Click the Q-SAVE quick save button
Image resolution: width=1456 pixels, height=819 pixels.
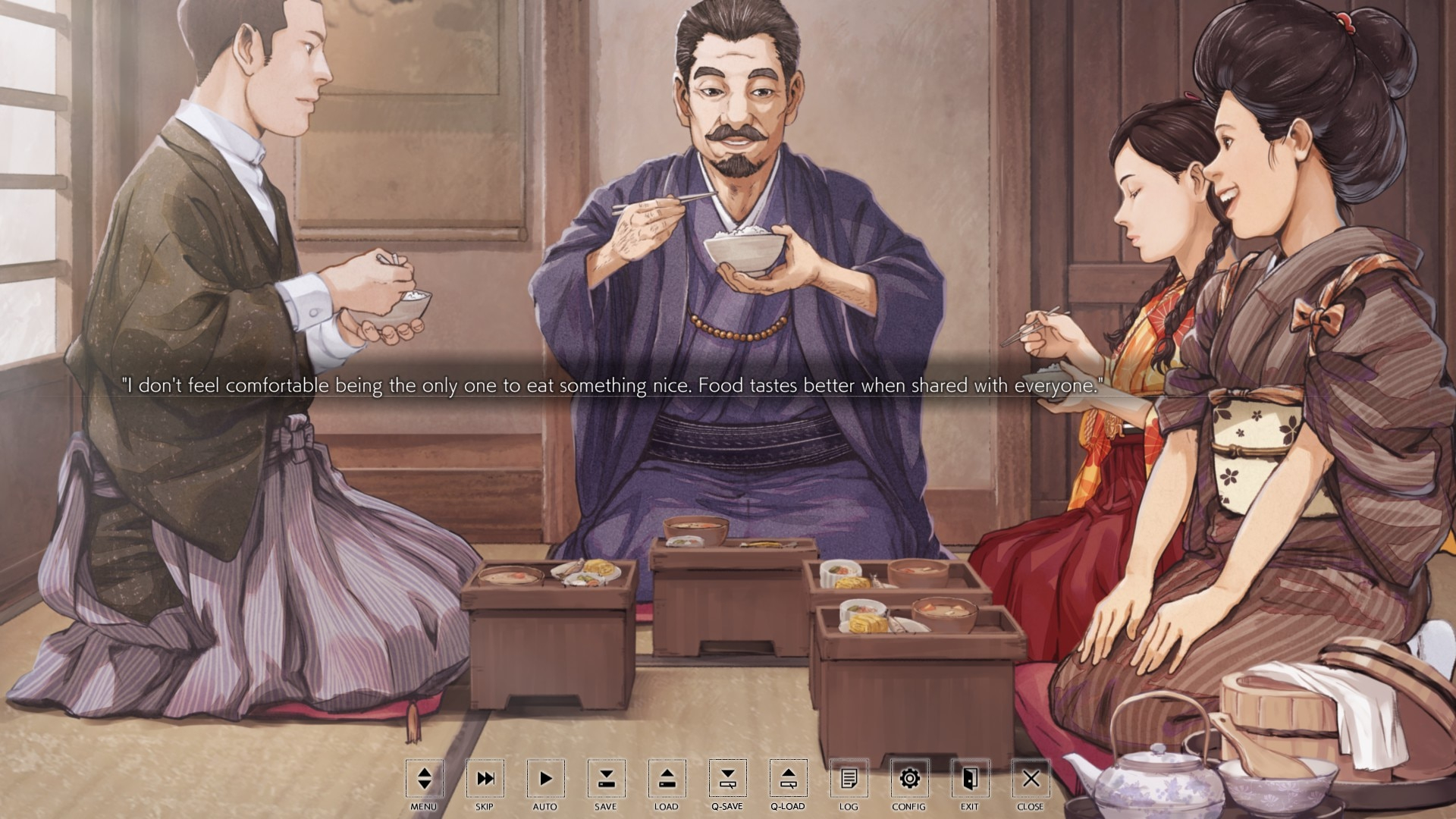point(727,779)
